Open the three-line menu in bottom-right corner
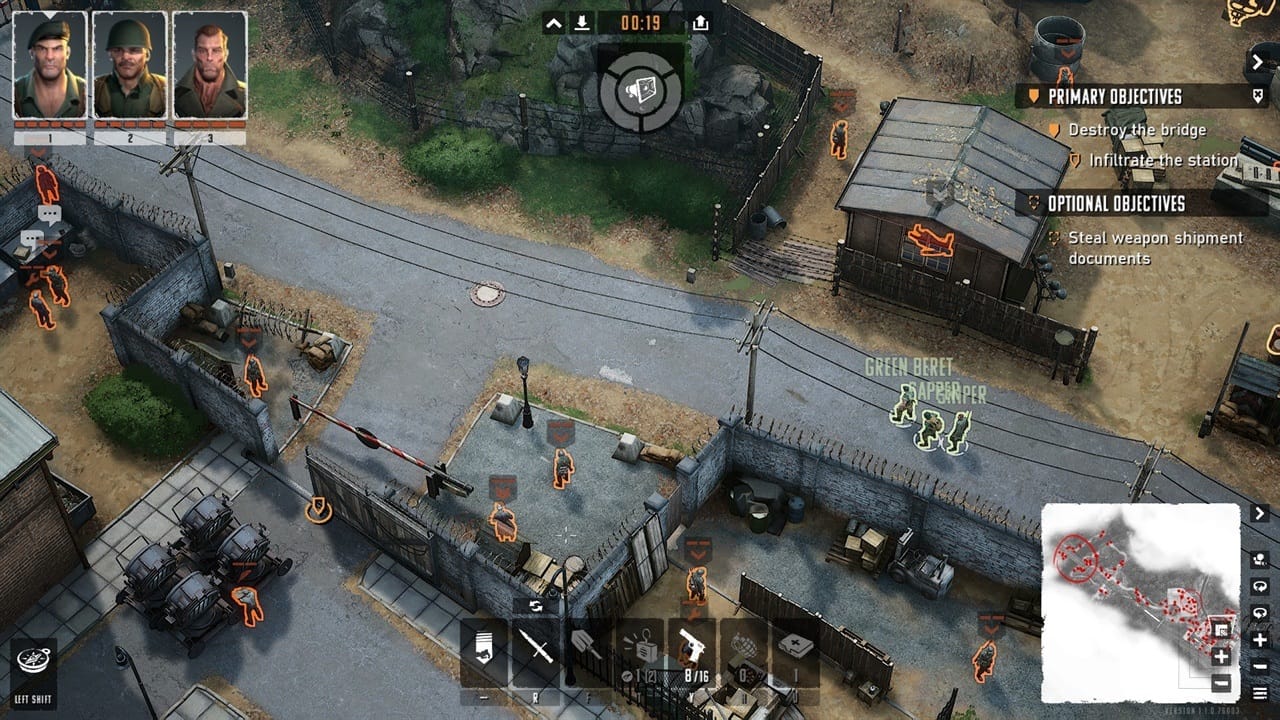This screenshot has width=1280, height=720. click(x=1260, y=692)
